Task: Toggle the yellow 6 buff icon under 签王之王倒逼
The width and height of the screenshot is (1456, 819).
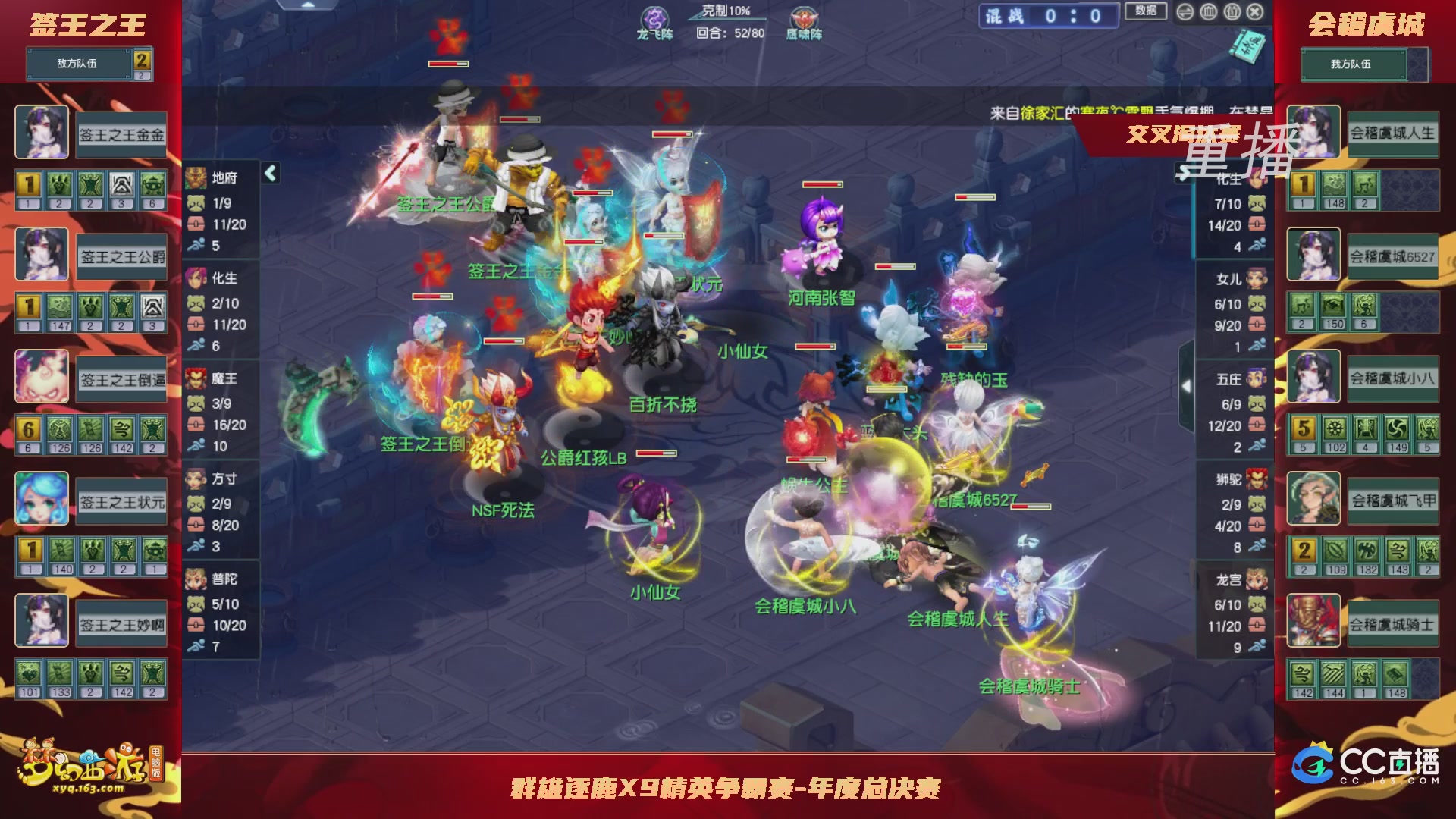Action: [x=28, y=430]
